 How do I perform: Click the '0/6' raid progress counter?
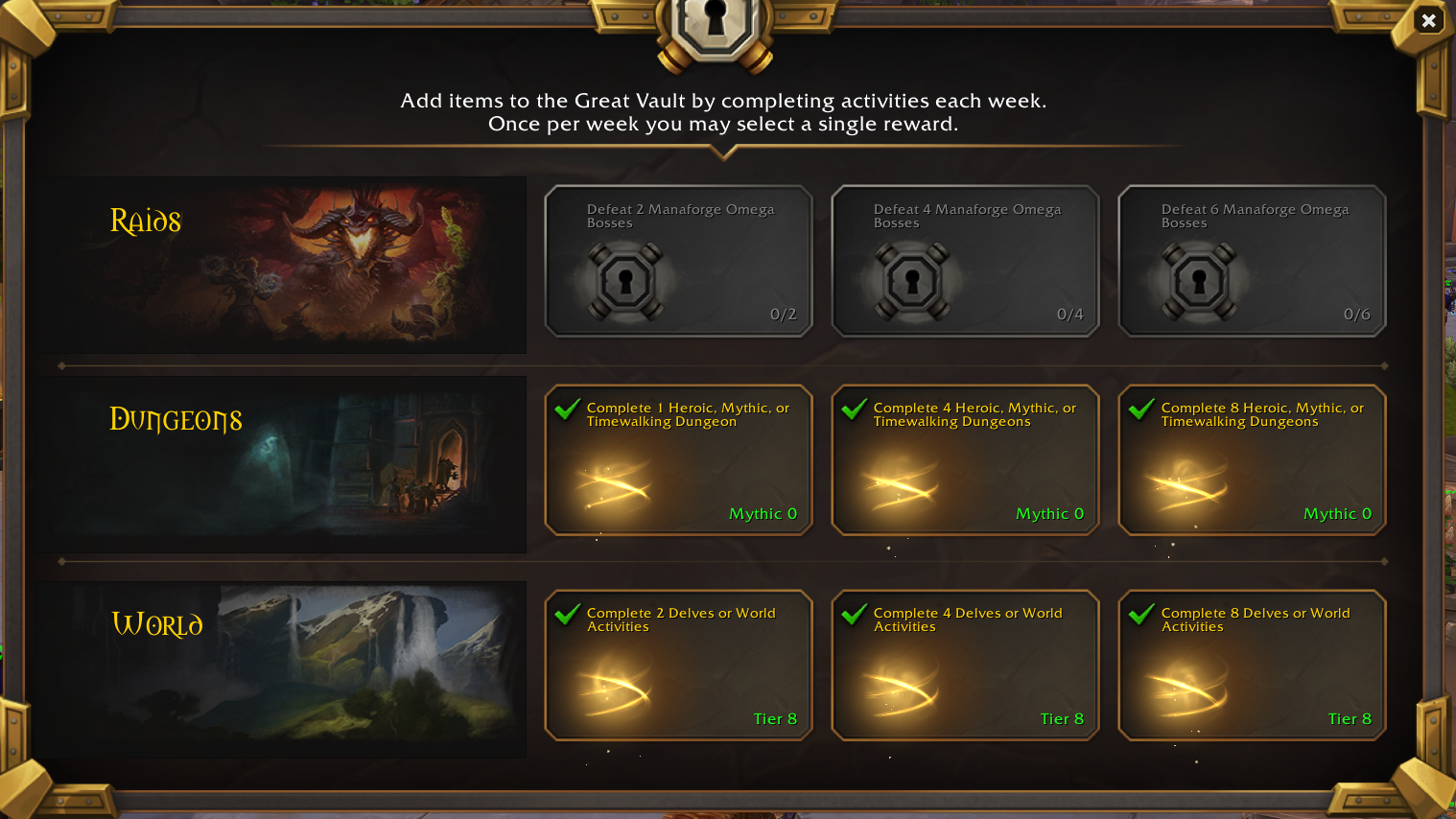point(1356,313)
